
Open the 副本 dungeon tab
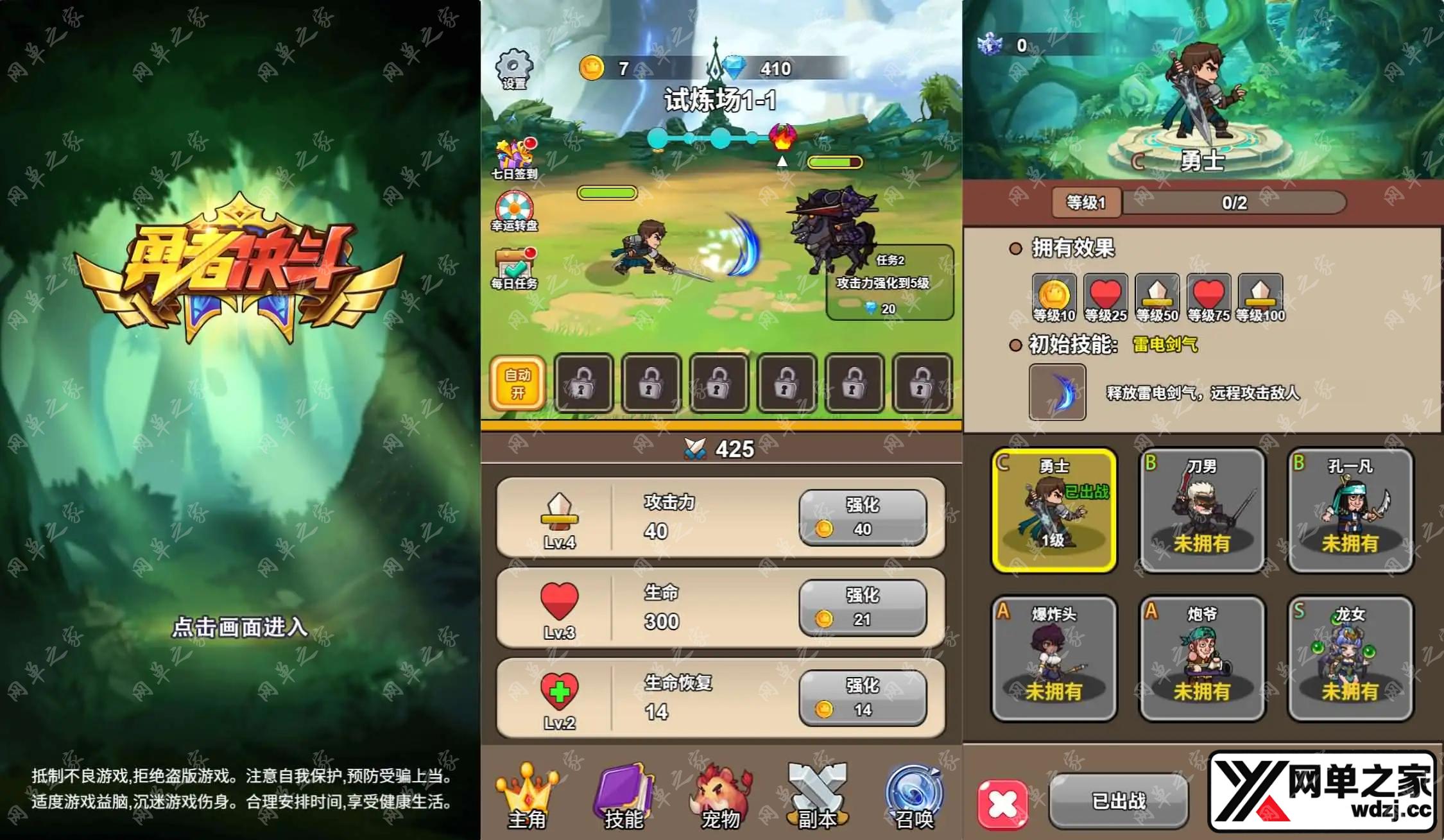point(817,797)
